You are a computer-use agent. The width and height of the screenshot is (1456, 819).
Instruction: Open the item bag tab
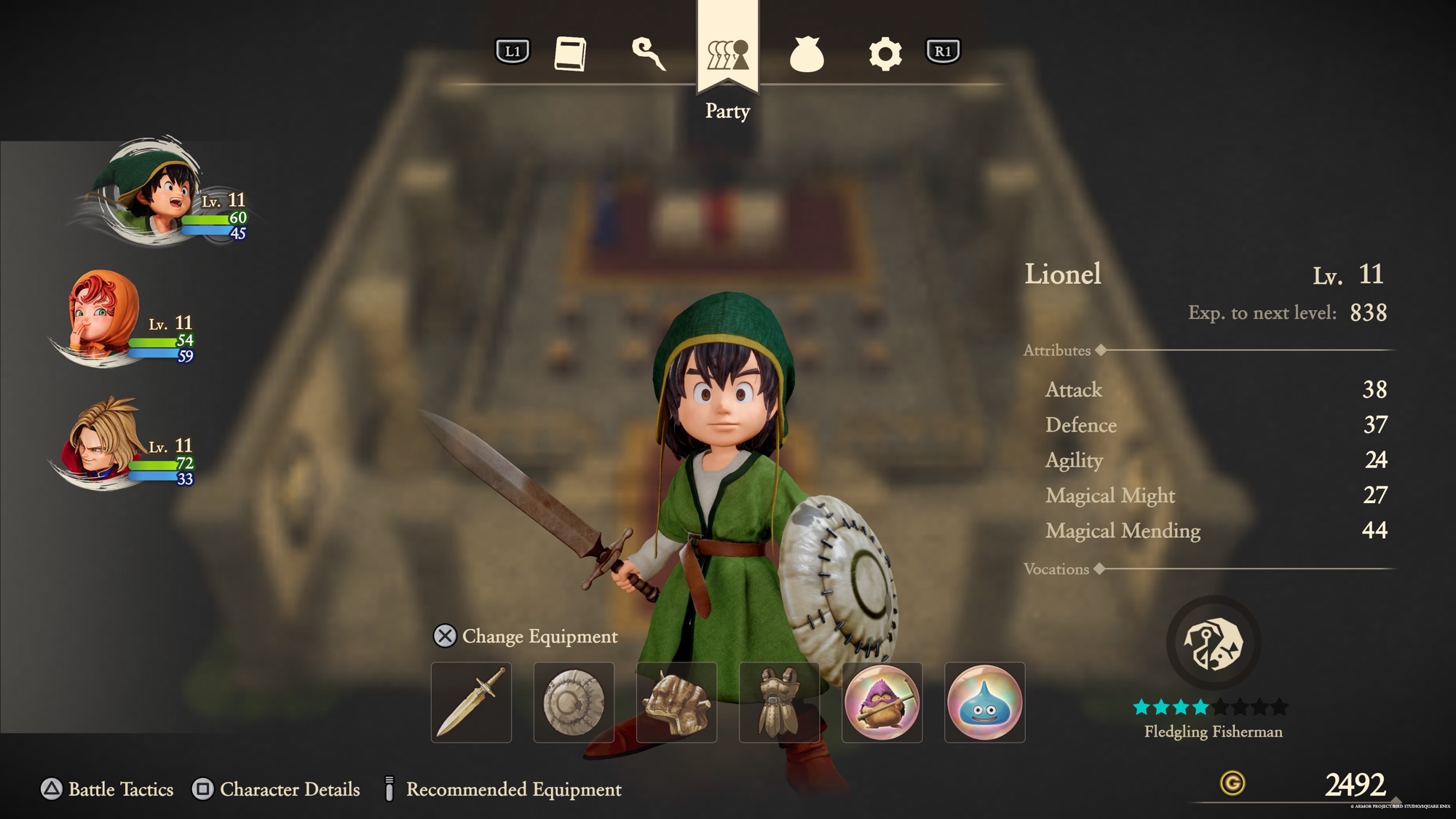click(x=807, y=55)
